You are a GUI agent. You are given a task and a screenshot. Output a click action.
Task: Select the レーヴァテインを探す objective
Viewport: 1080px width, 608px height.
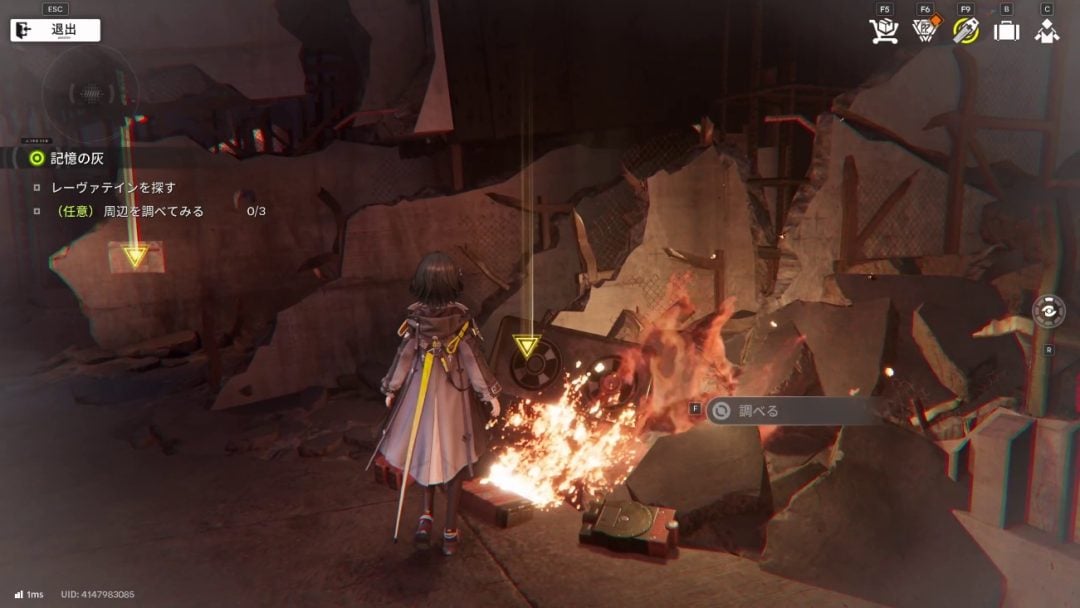[x=112, y=187]
